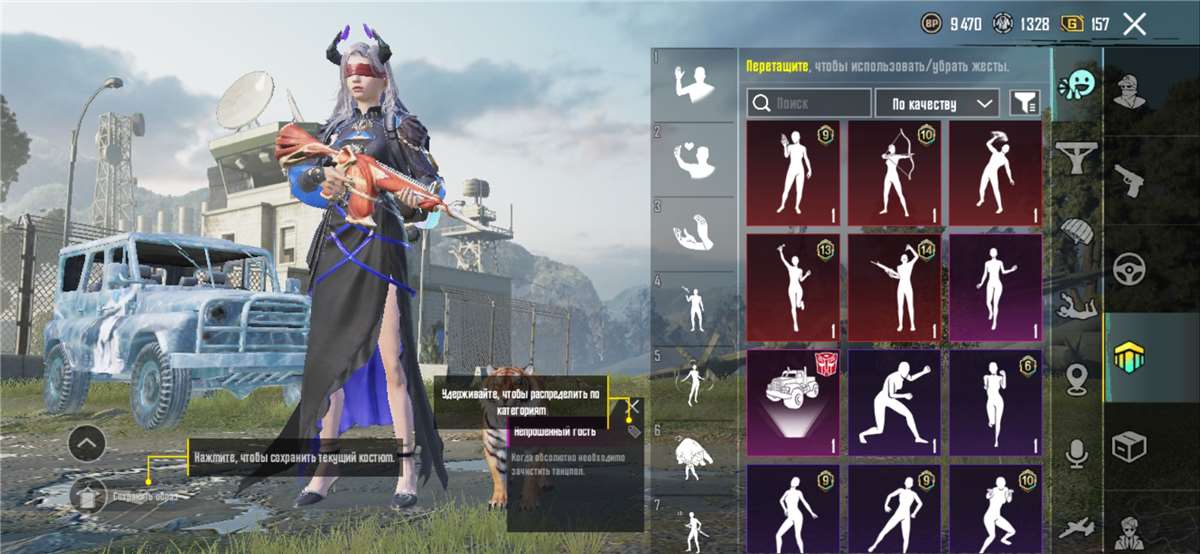Select the archer bow emote tile
The width and height of the screenshot is (1200, 554).
[895, 174]
